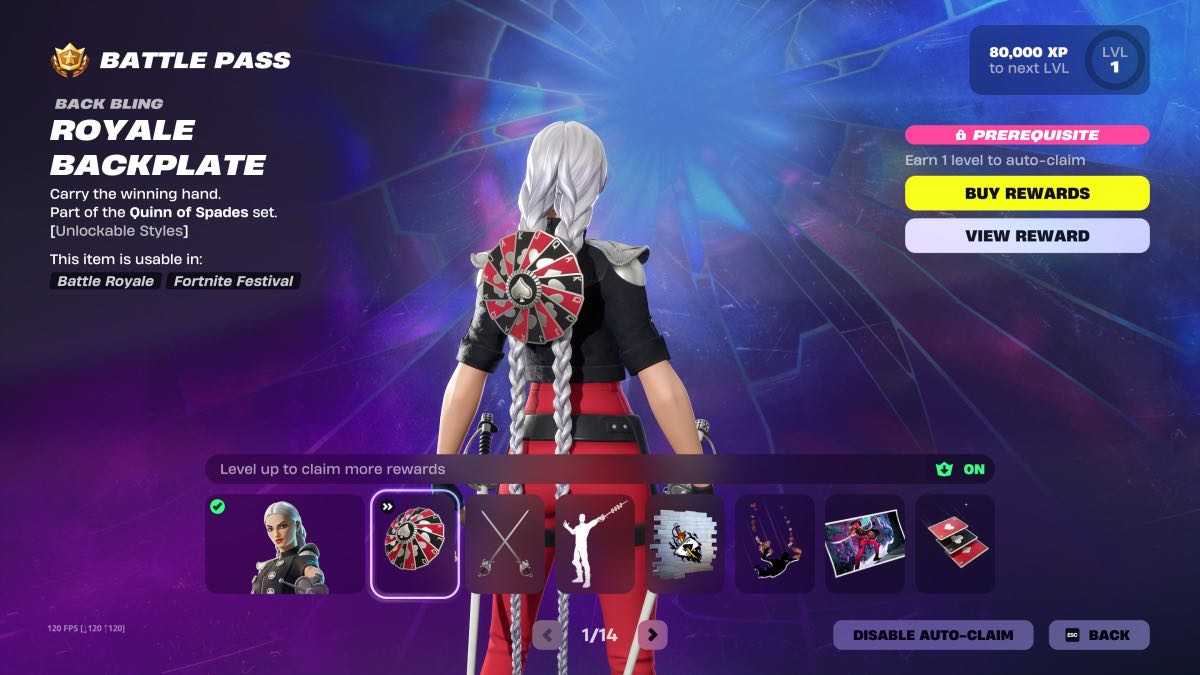Select the falling figure contrail reward
Viewport: 1200px width, 675px height.
click(775, 544)
